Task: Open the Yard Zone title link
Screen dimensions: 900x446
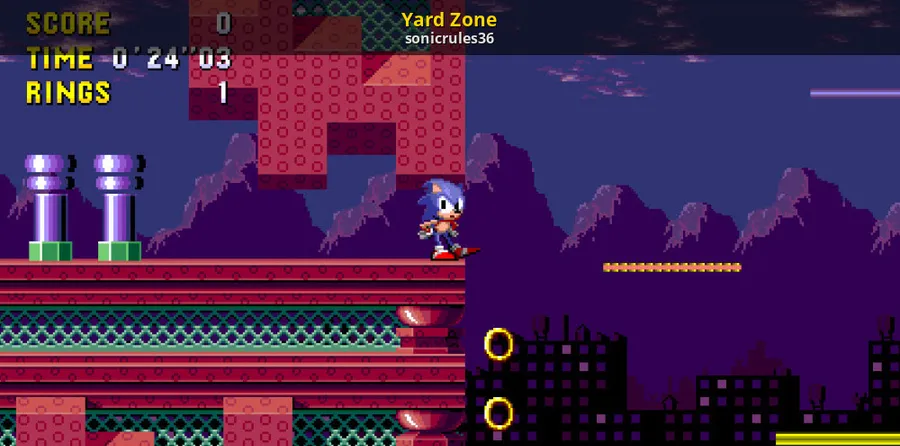Action: 449,20
